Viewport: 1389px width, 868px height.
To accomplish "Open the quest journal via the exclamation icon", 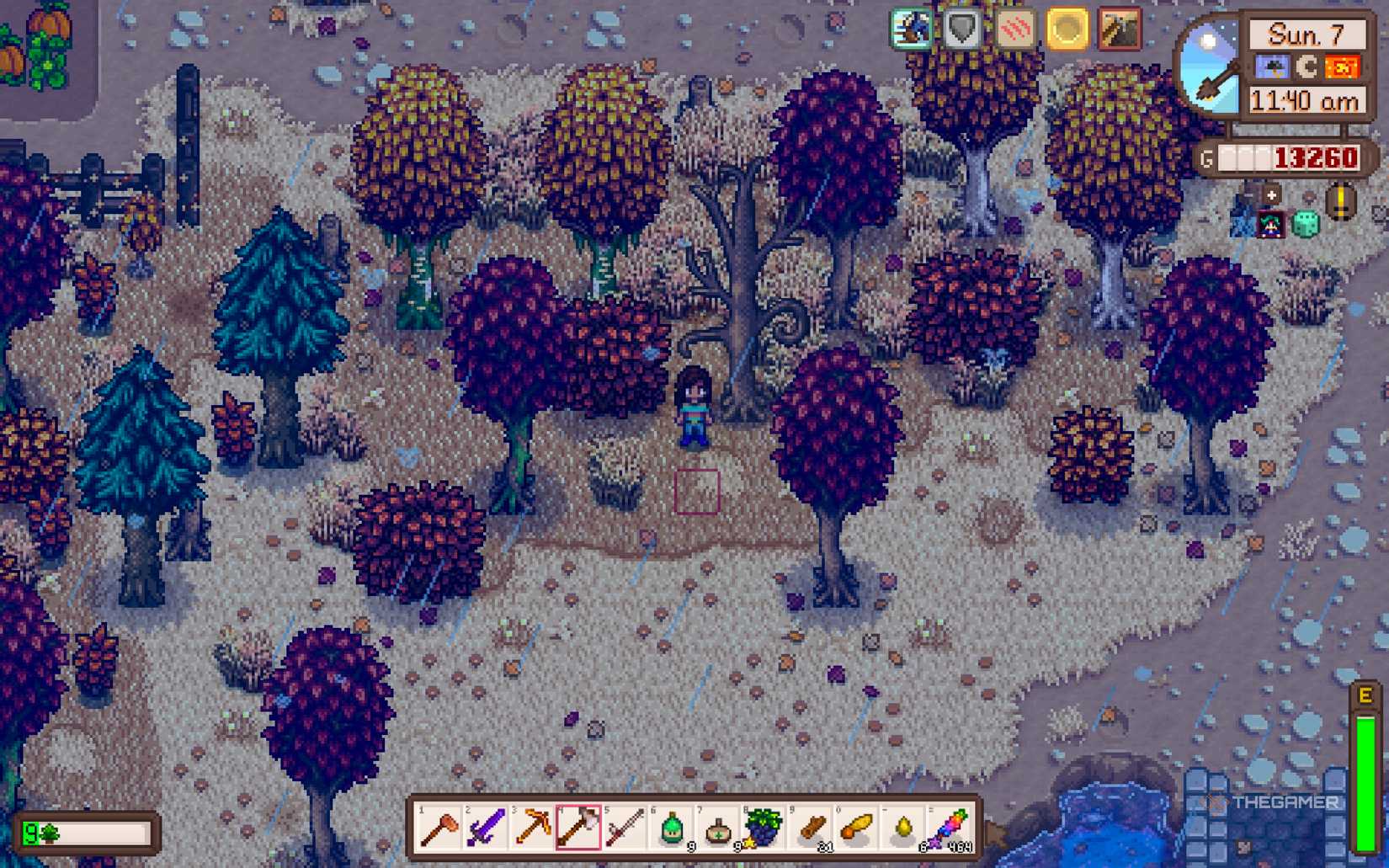I will click(x=1339, y=202).
